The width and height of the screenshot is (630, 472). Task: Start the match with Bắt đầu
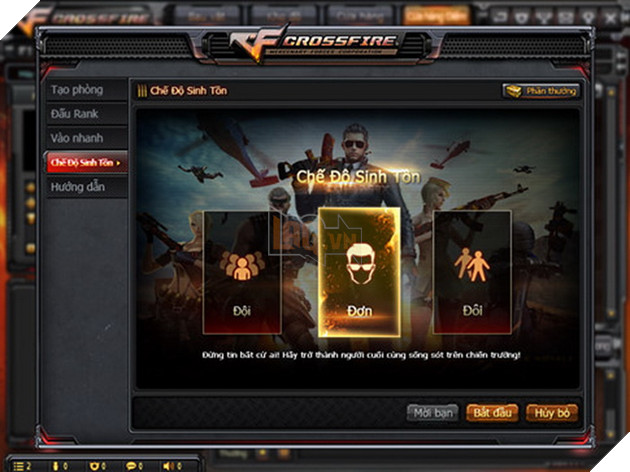pyautogui.click(x=493, y=412)
